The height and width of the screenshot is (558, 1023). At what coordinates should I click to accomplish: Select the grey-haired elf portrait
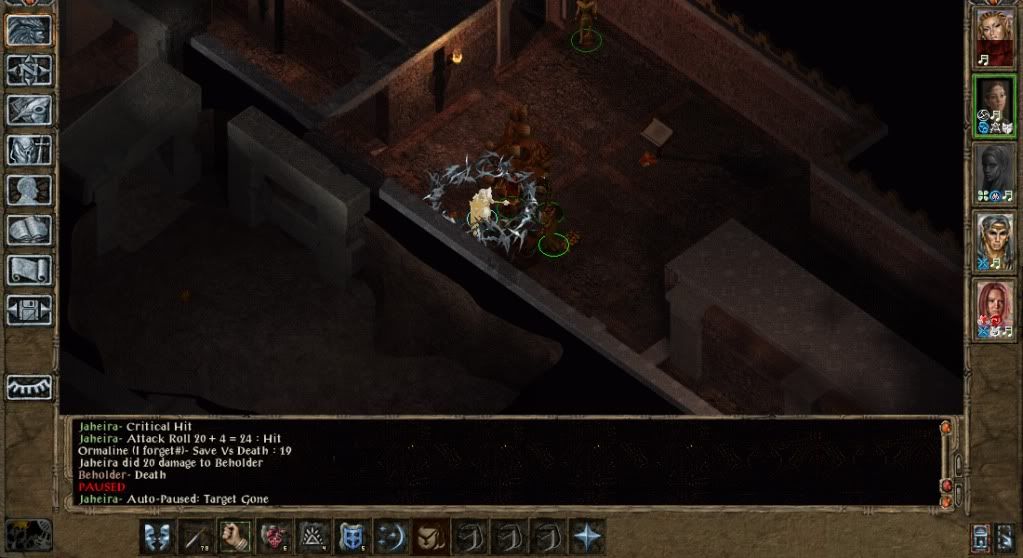click(x=995, y=243)
